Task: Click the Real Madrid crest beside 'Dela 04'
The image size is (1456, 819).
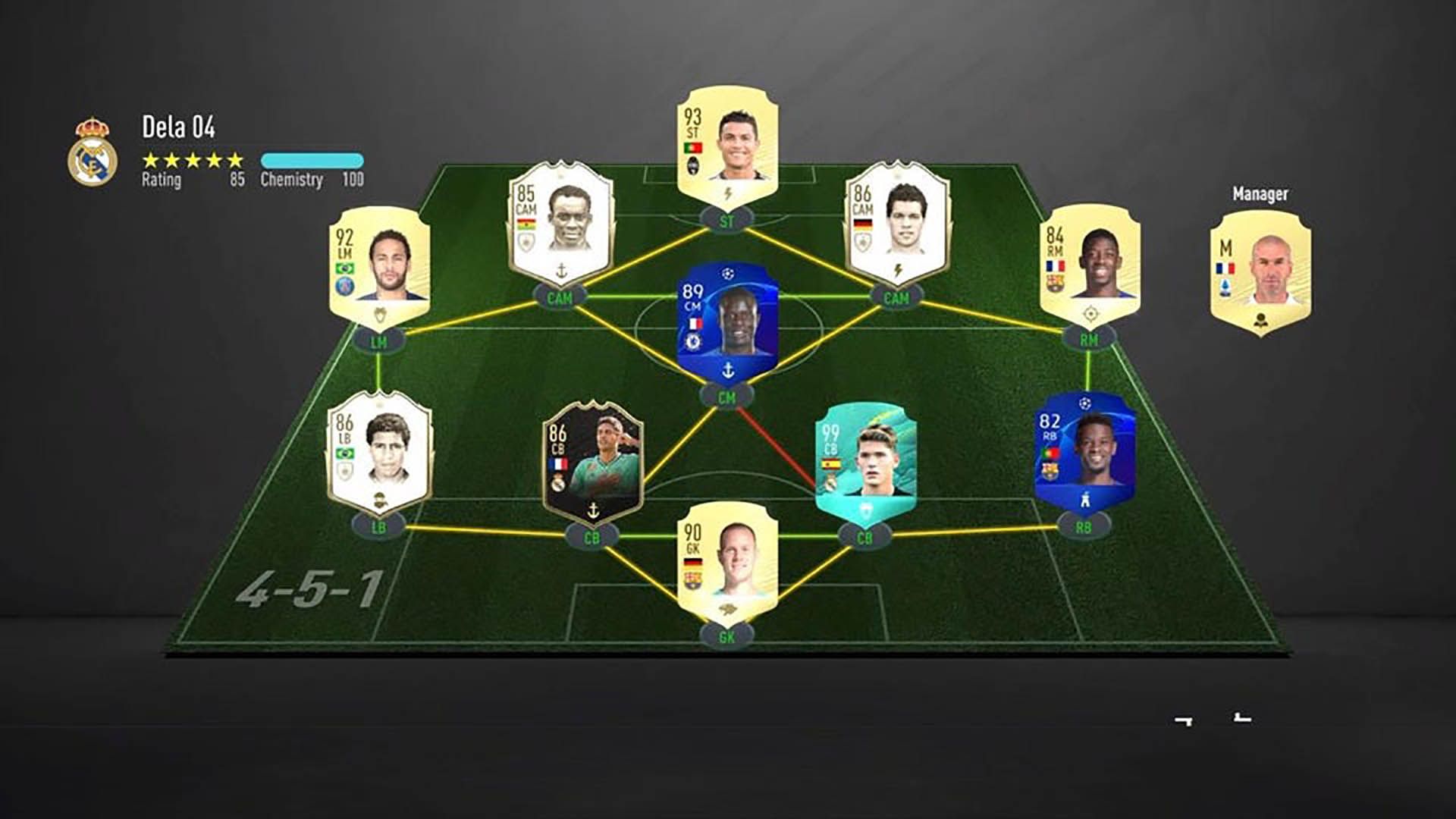Action: click(x=93, y=144)
